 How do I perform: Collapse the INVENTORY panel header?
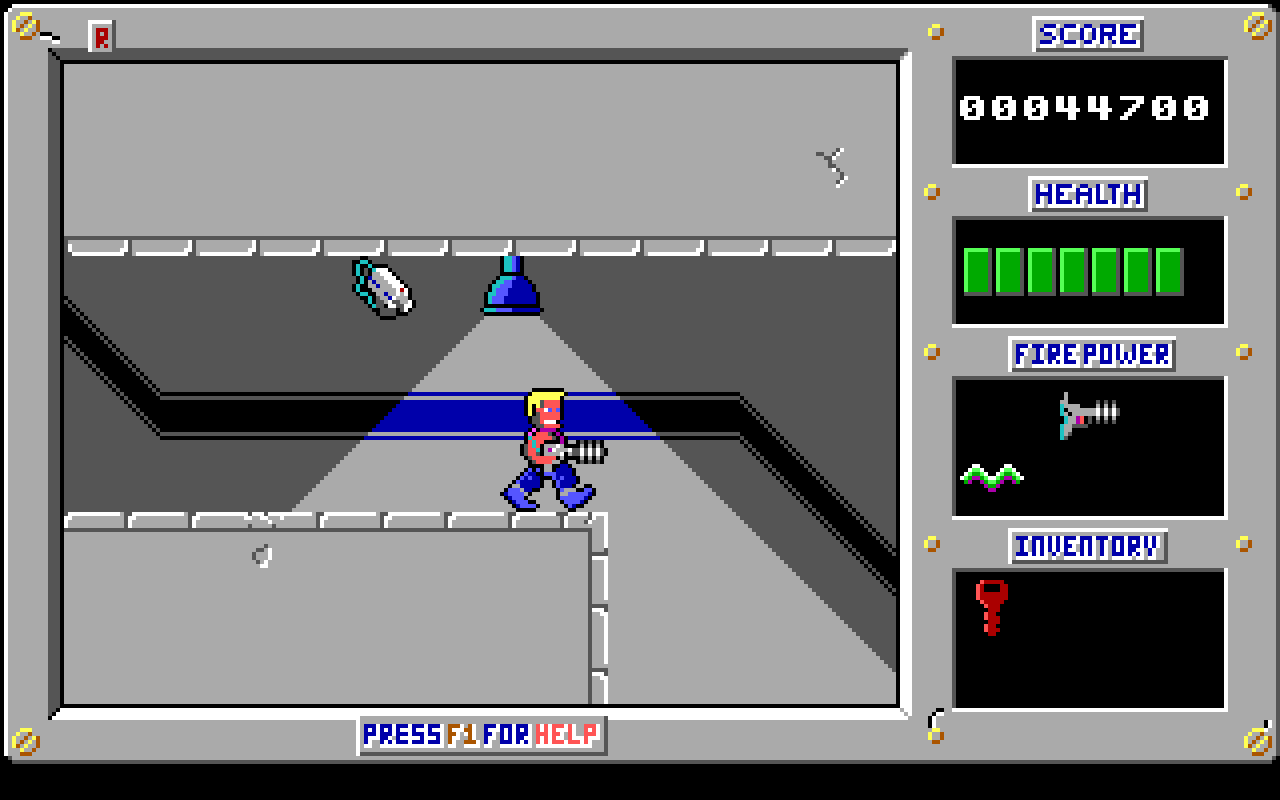point(1088,547)
